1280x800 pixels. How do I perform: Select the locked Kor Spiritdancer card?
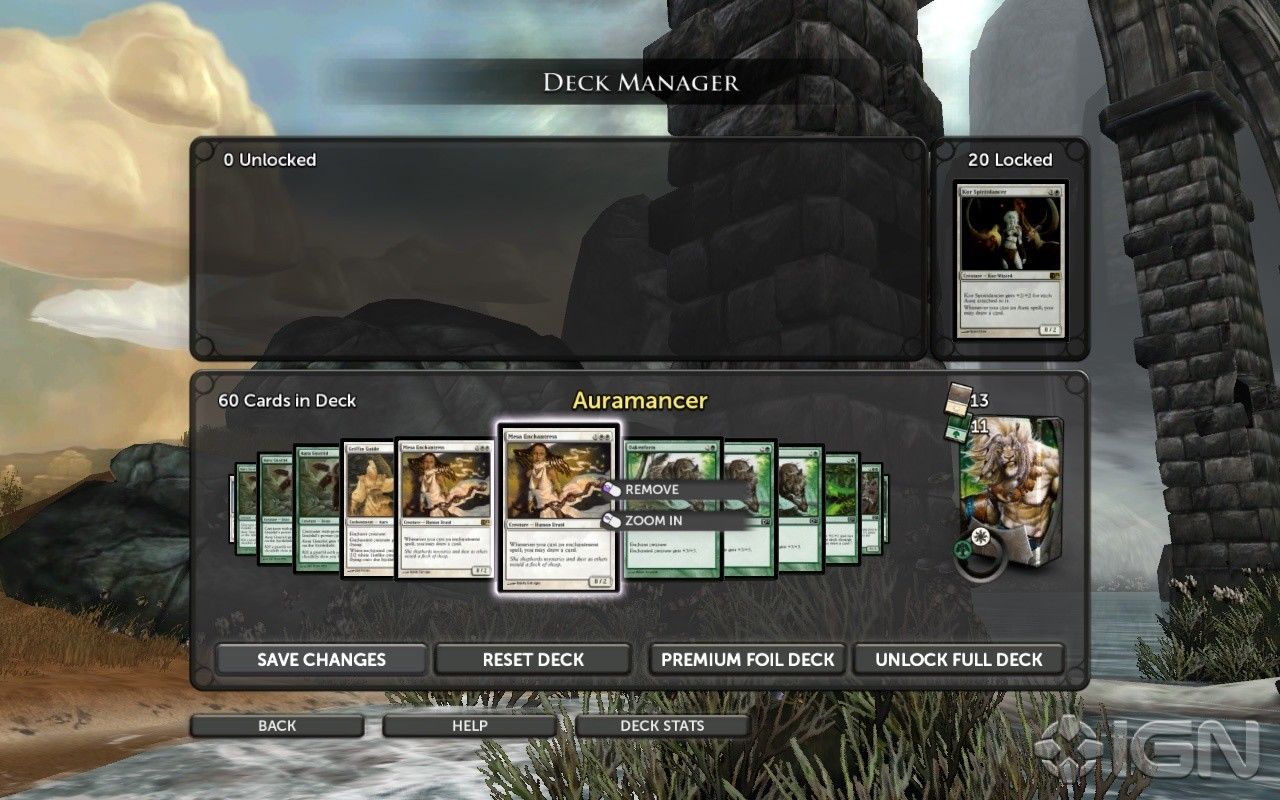point(1009,260)
